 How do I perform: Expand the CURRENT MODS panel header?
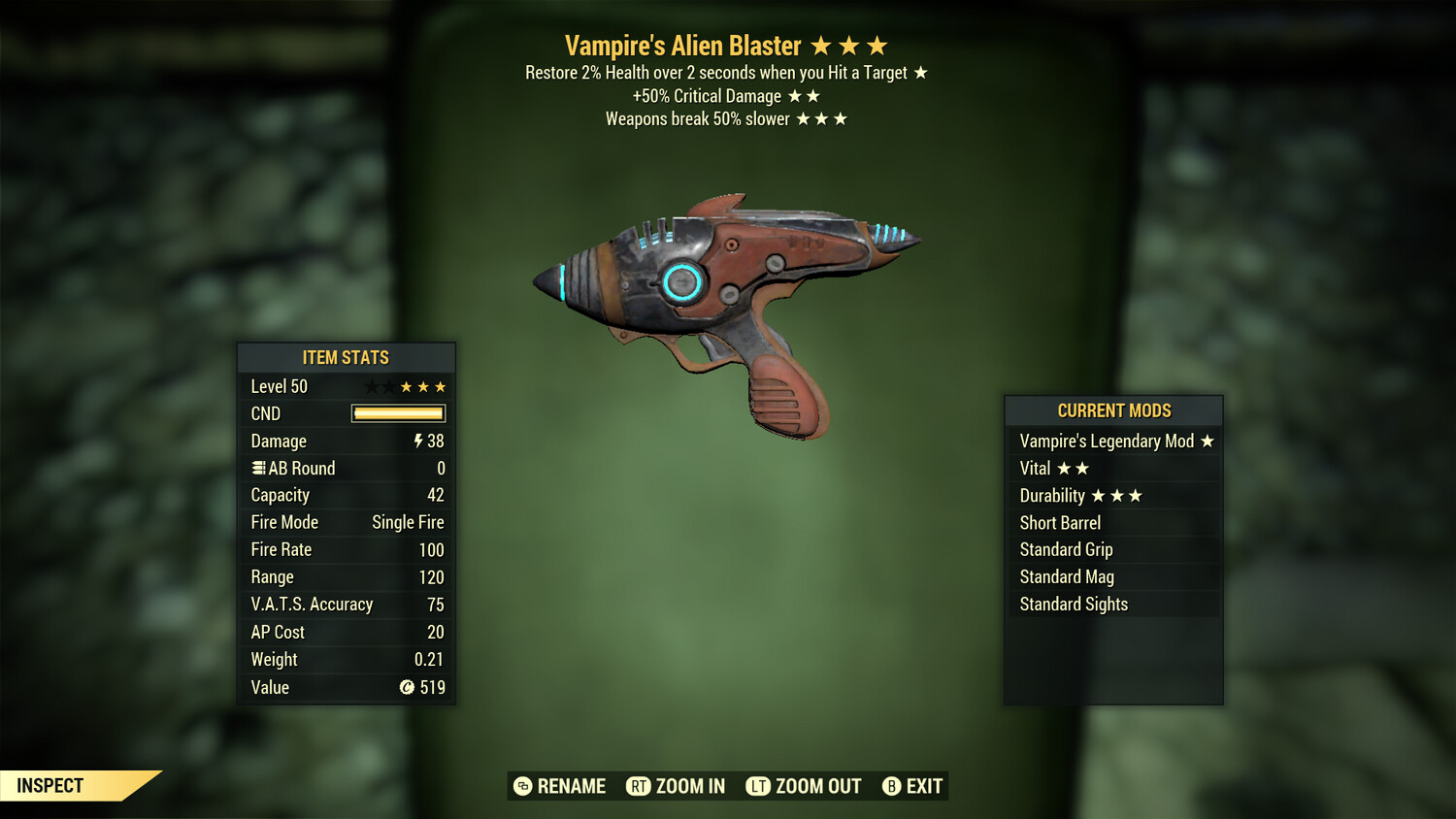(x=1112, y=410)
